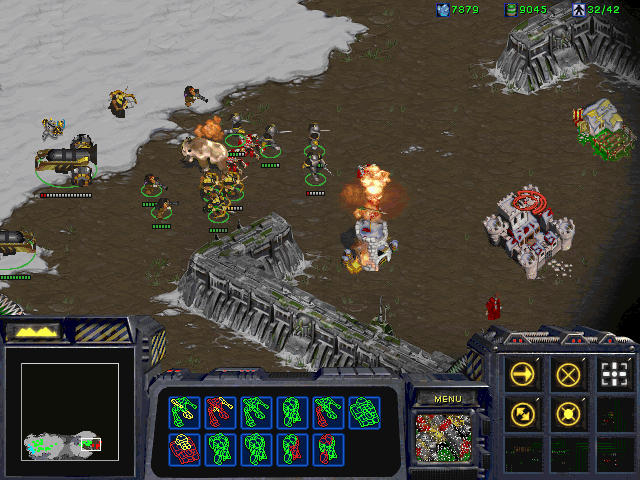Click the unit portrait display

coord(447,438)
